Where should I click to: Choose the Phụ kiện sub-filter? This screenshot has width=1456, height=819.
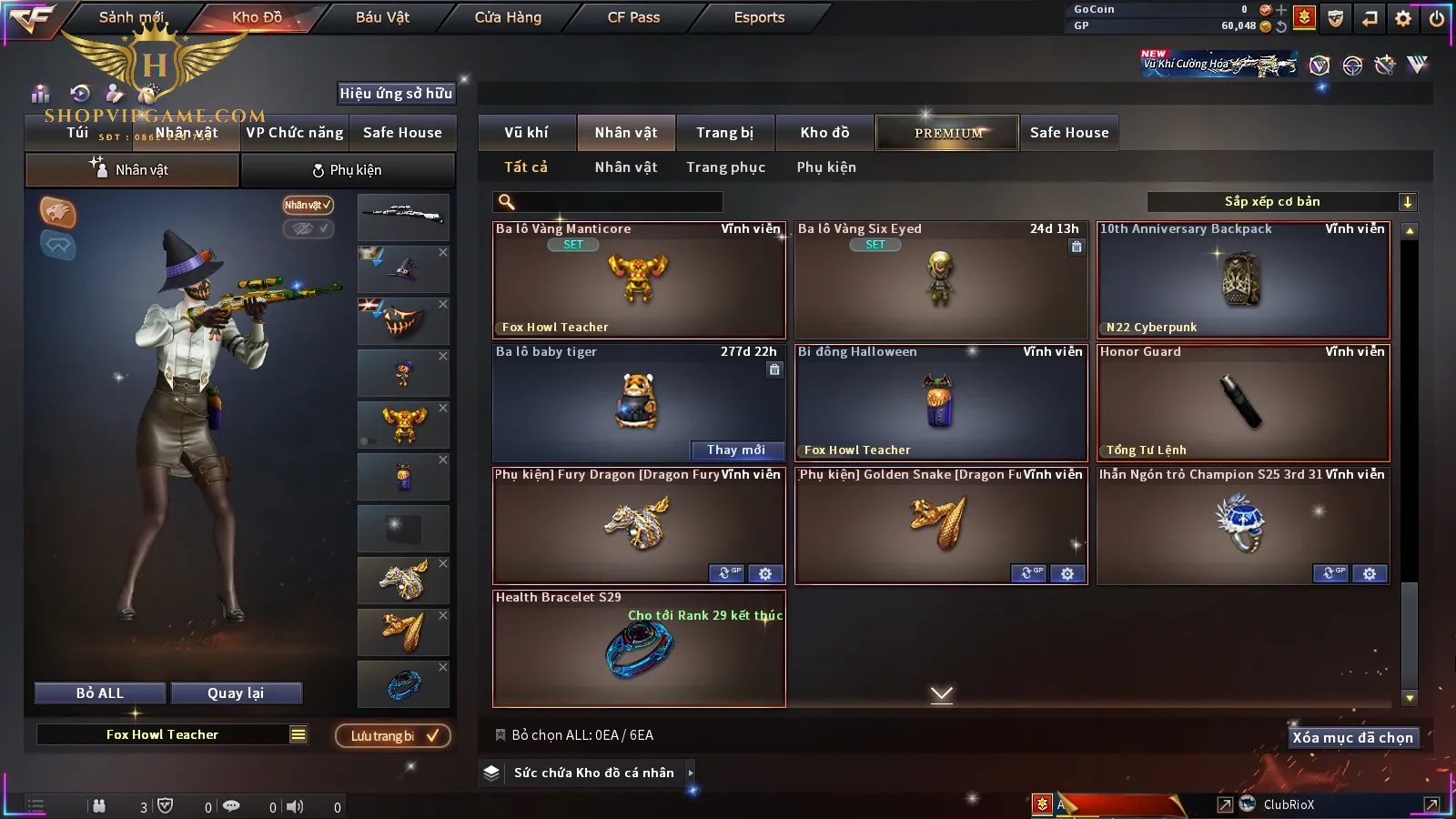pos(825,167)
